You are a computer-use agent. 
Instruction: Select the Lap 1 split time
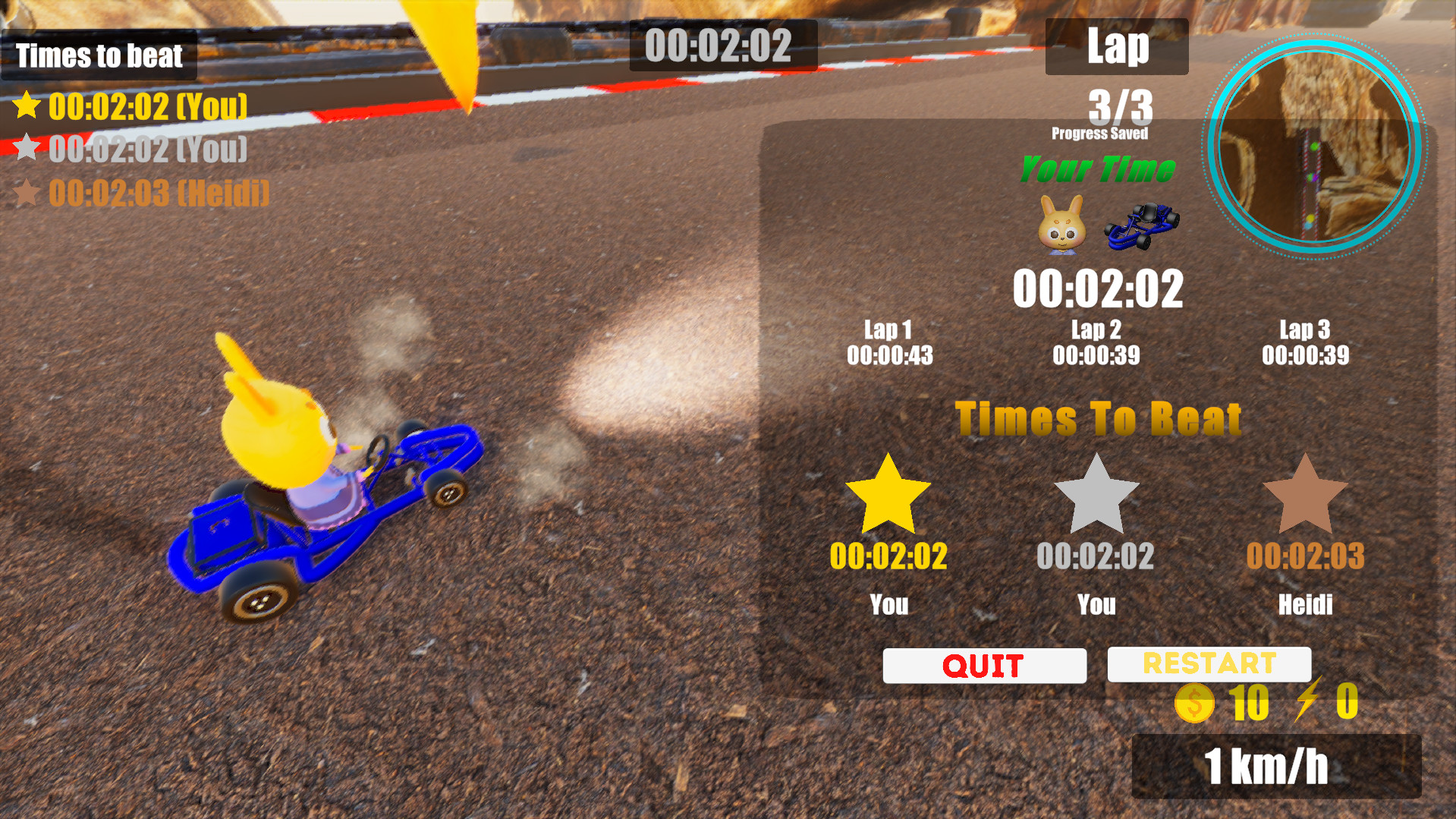point(888,343)
